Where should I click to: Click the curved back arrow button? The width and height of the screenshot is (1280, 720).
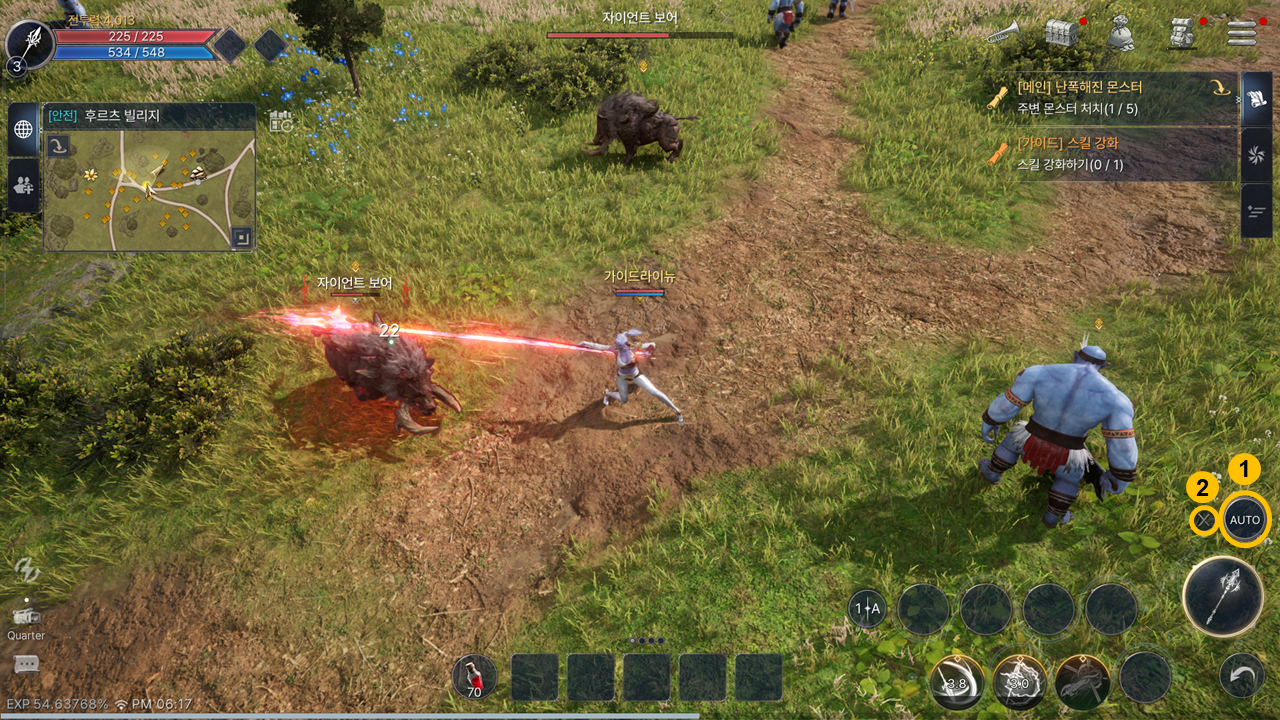[1242, 677]
